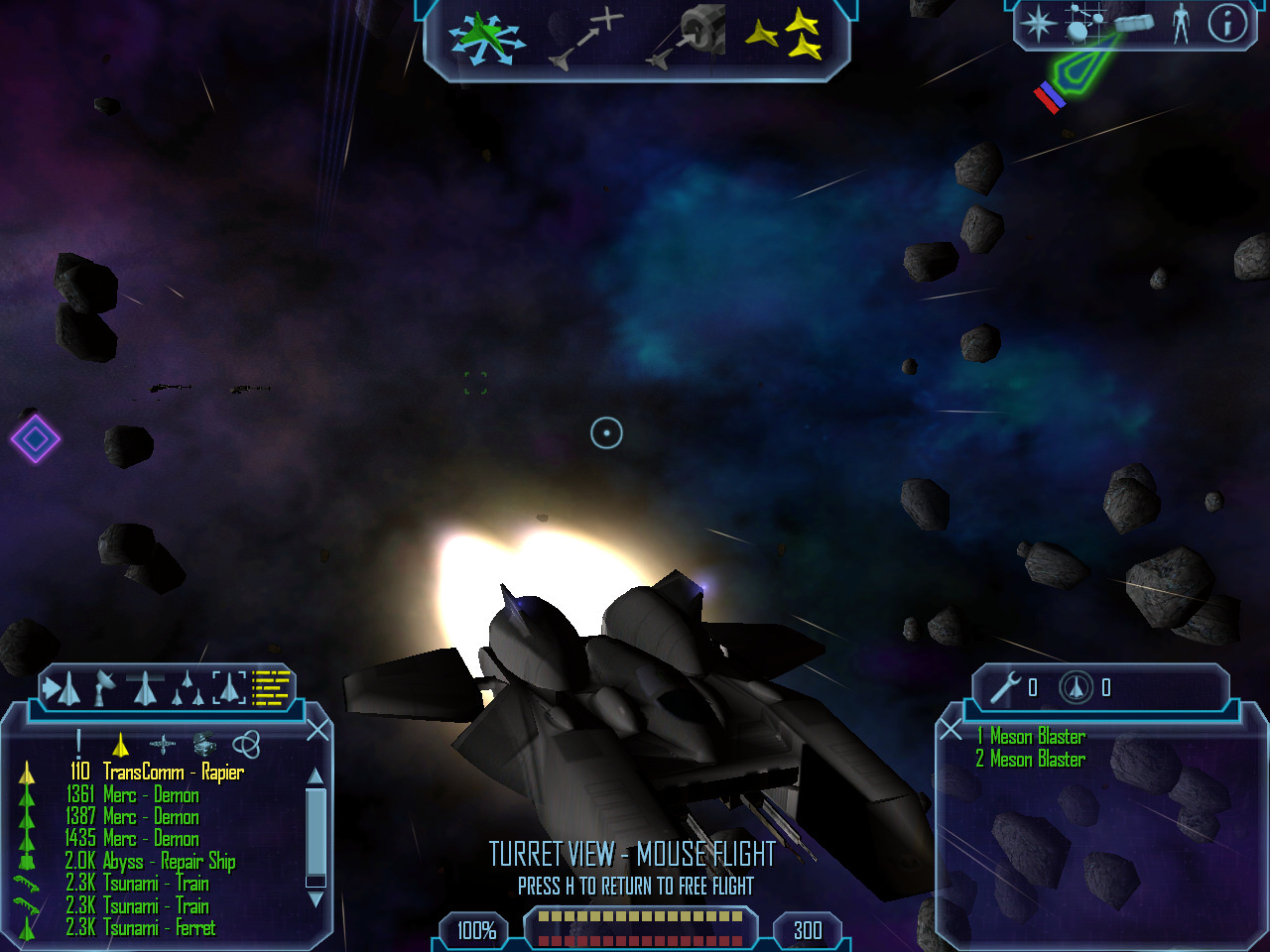The height and width of the screenshot is (952, 1270).
Task: Switch to the interlocking rings filter
Action: [245, 744]
